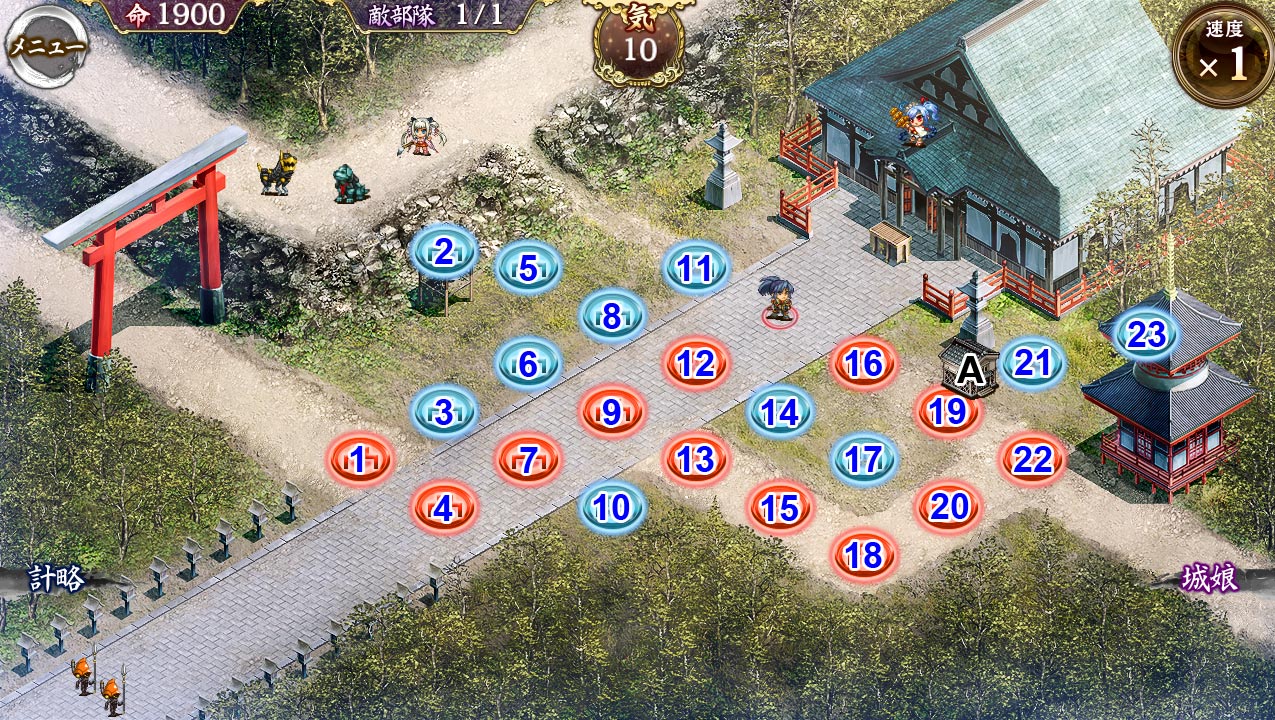Pick blue deployment tile 8
This screenshot has height=720, width=1275.
[x=612, y=316]
